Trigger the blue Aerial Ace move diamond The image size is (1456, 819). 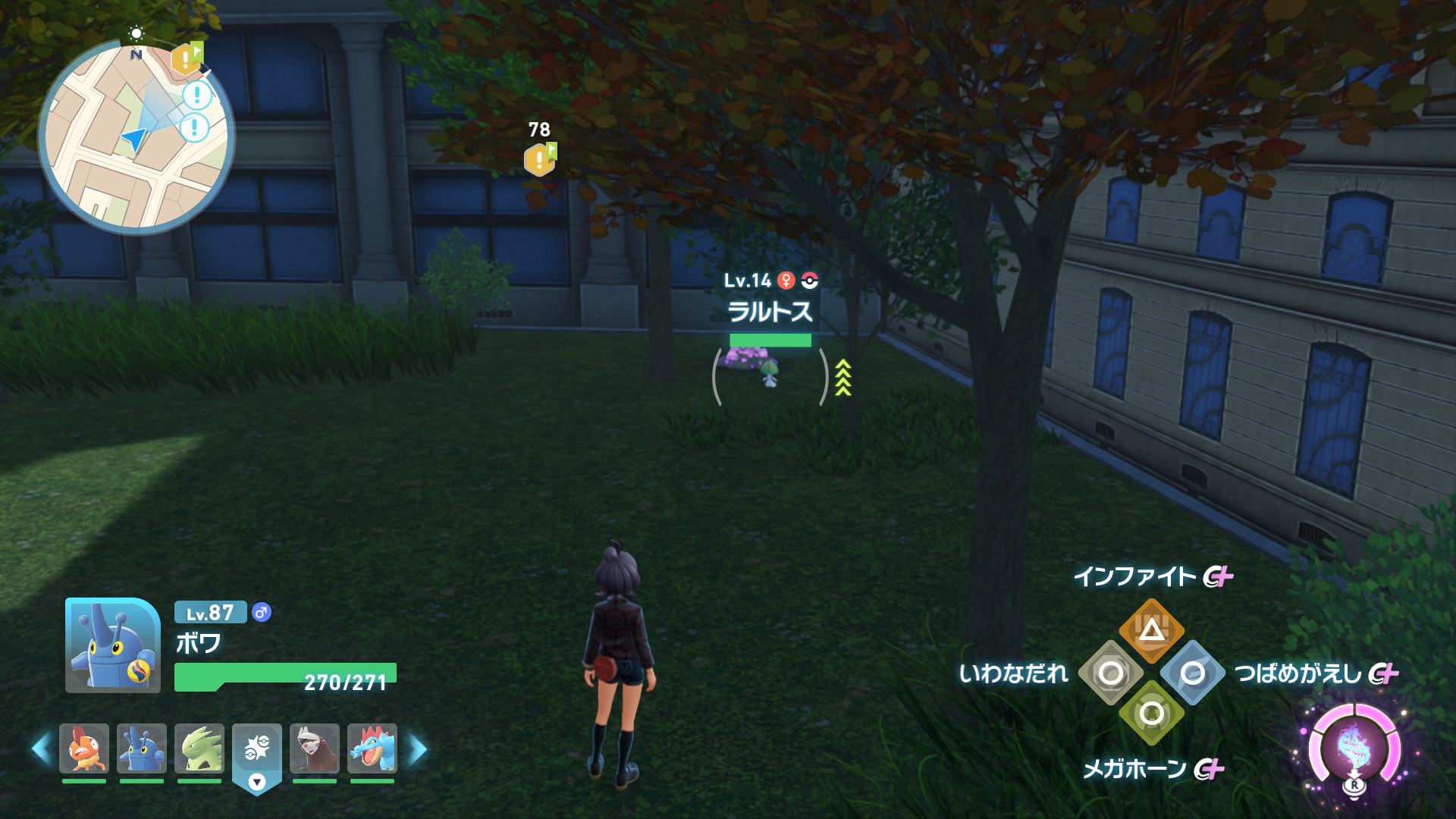1192,673
